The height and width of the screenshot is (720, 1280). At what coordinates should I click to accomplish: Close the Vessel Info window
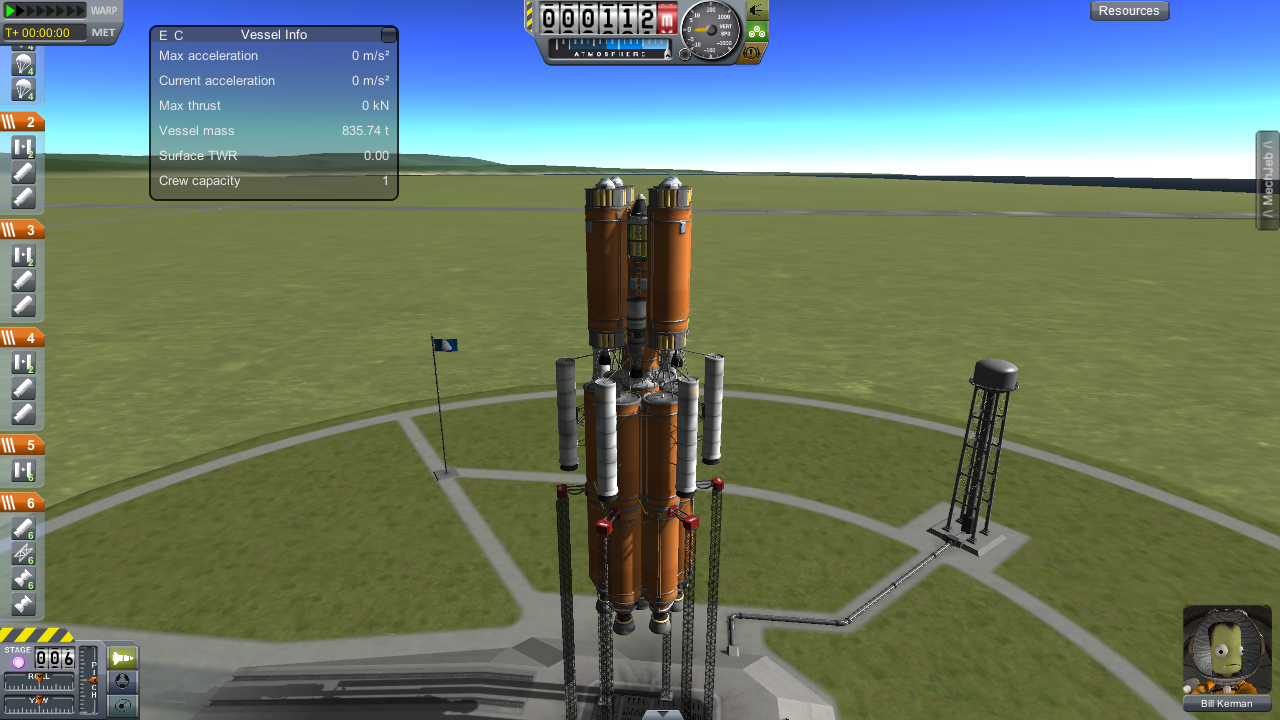click(388, 35)
